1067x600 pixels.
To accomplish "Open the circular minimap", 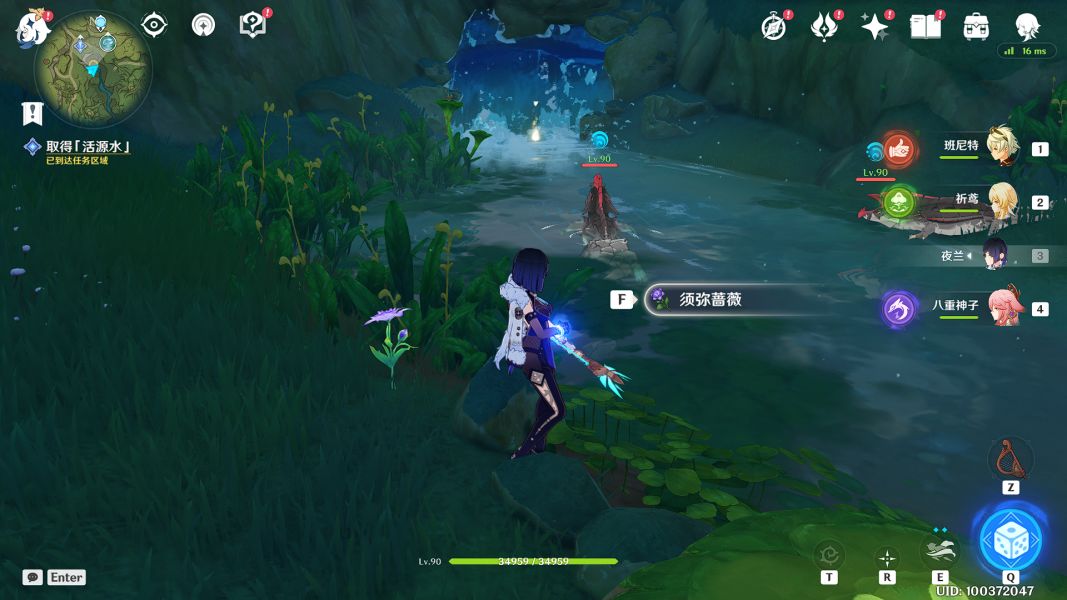I will pos(92,68).
